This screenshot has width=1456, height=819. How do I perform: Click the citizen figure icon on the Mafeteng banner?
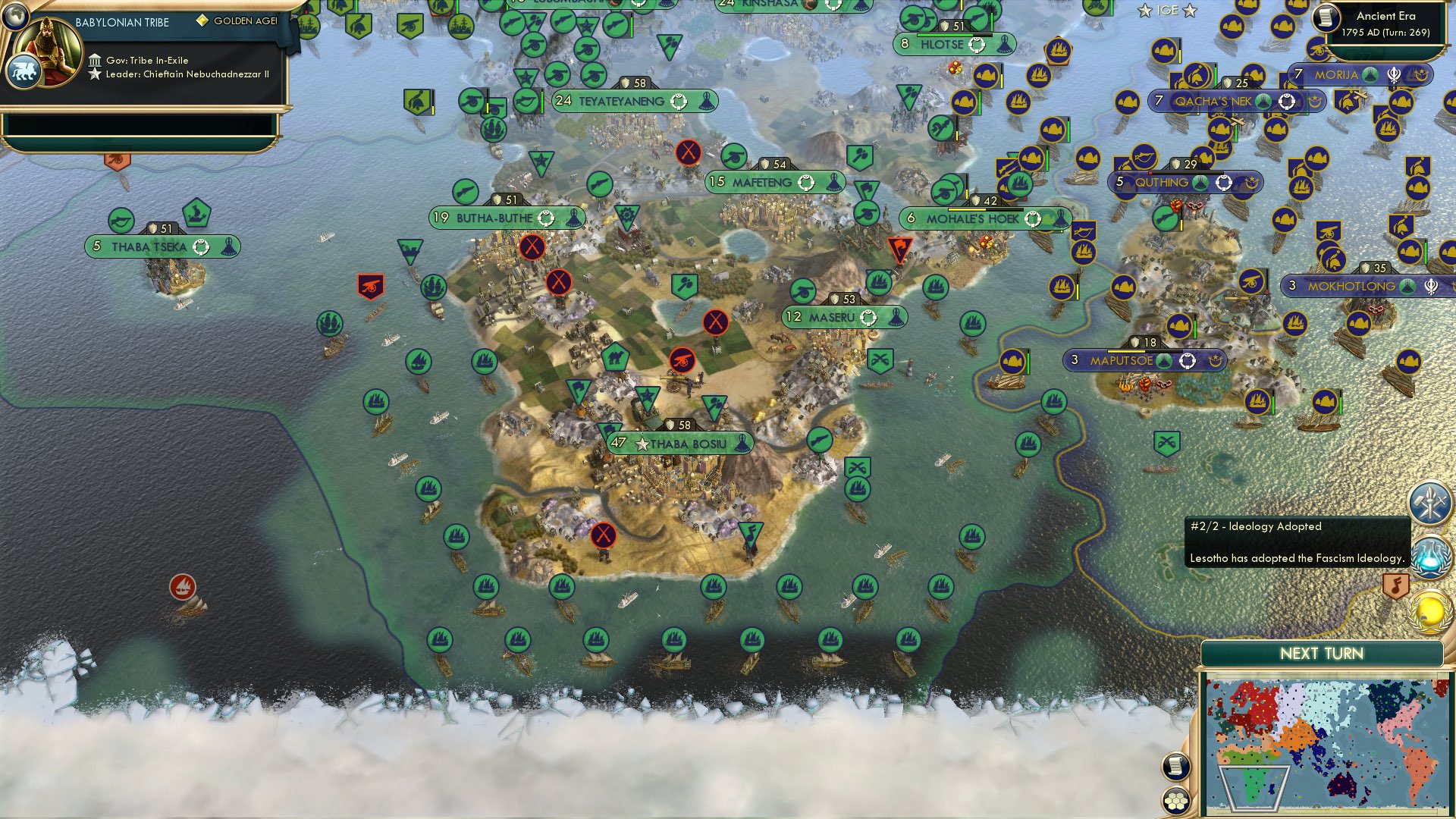tap(834, 182)
